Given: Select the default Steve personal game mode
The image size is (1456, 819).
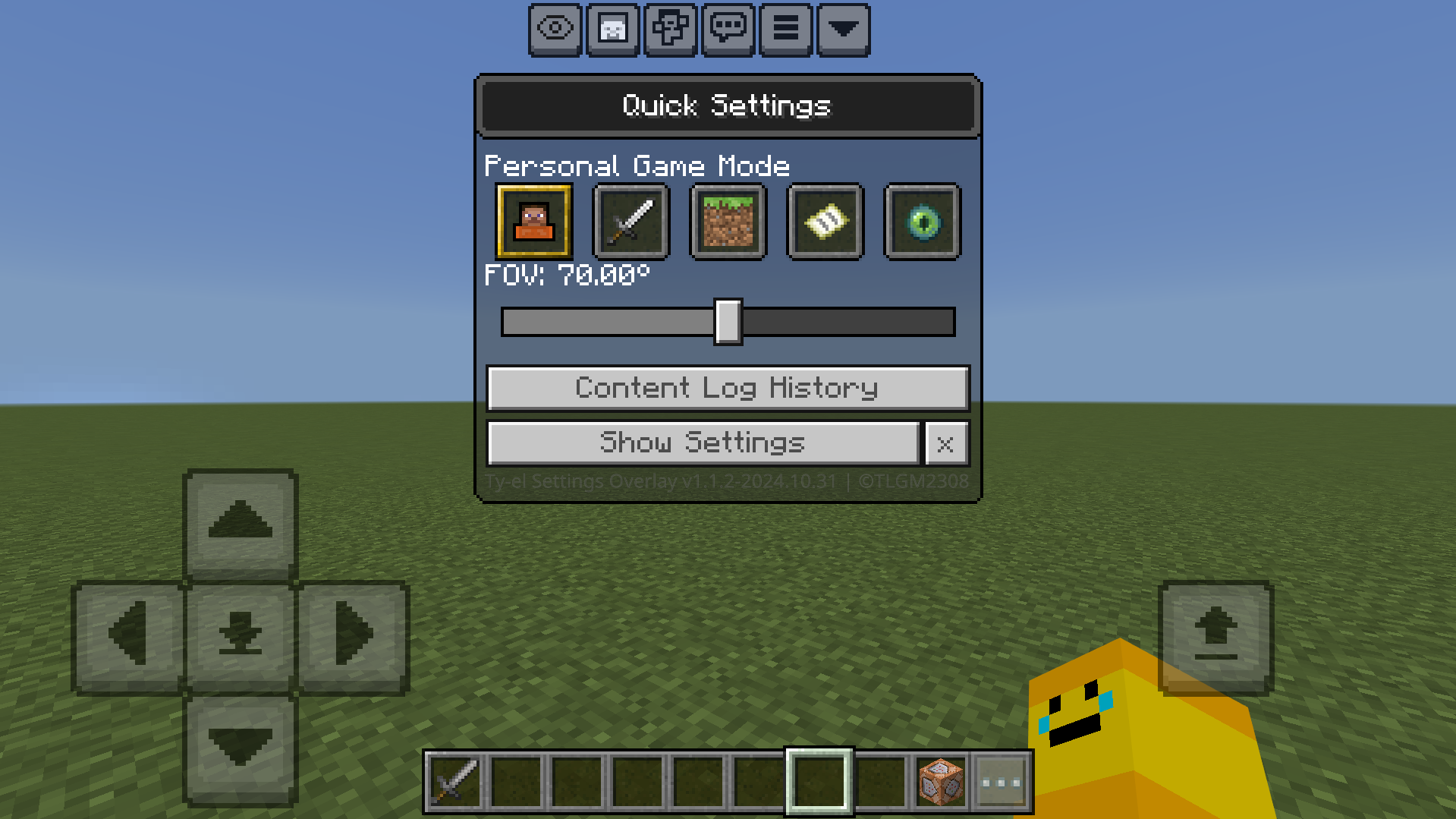Looking at the screenshot, I should tap(534, 222).
